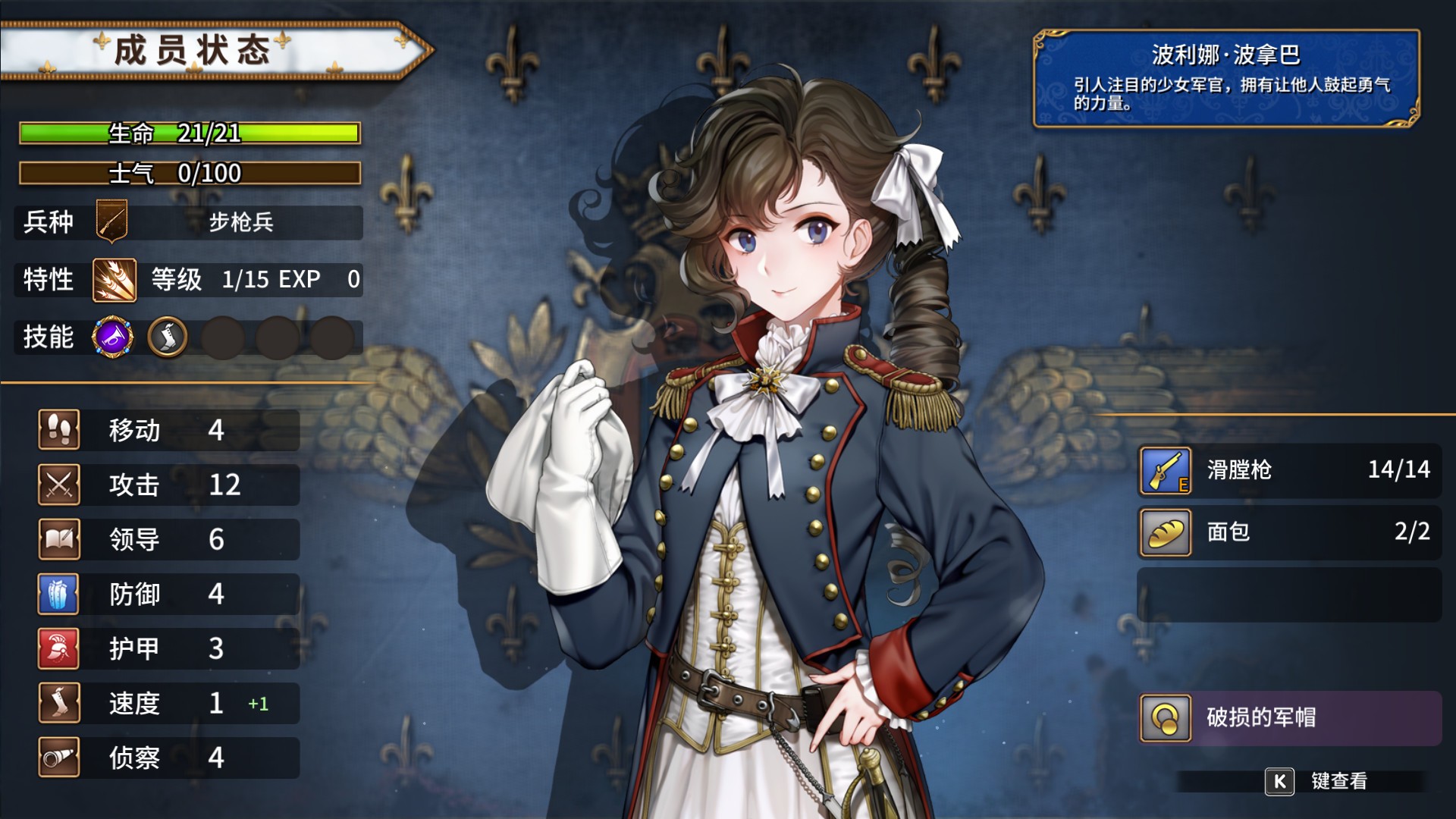The image size is (1456, 819).
Task: Select the scroll skill icon
Action: coord(168,337)
